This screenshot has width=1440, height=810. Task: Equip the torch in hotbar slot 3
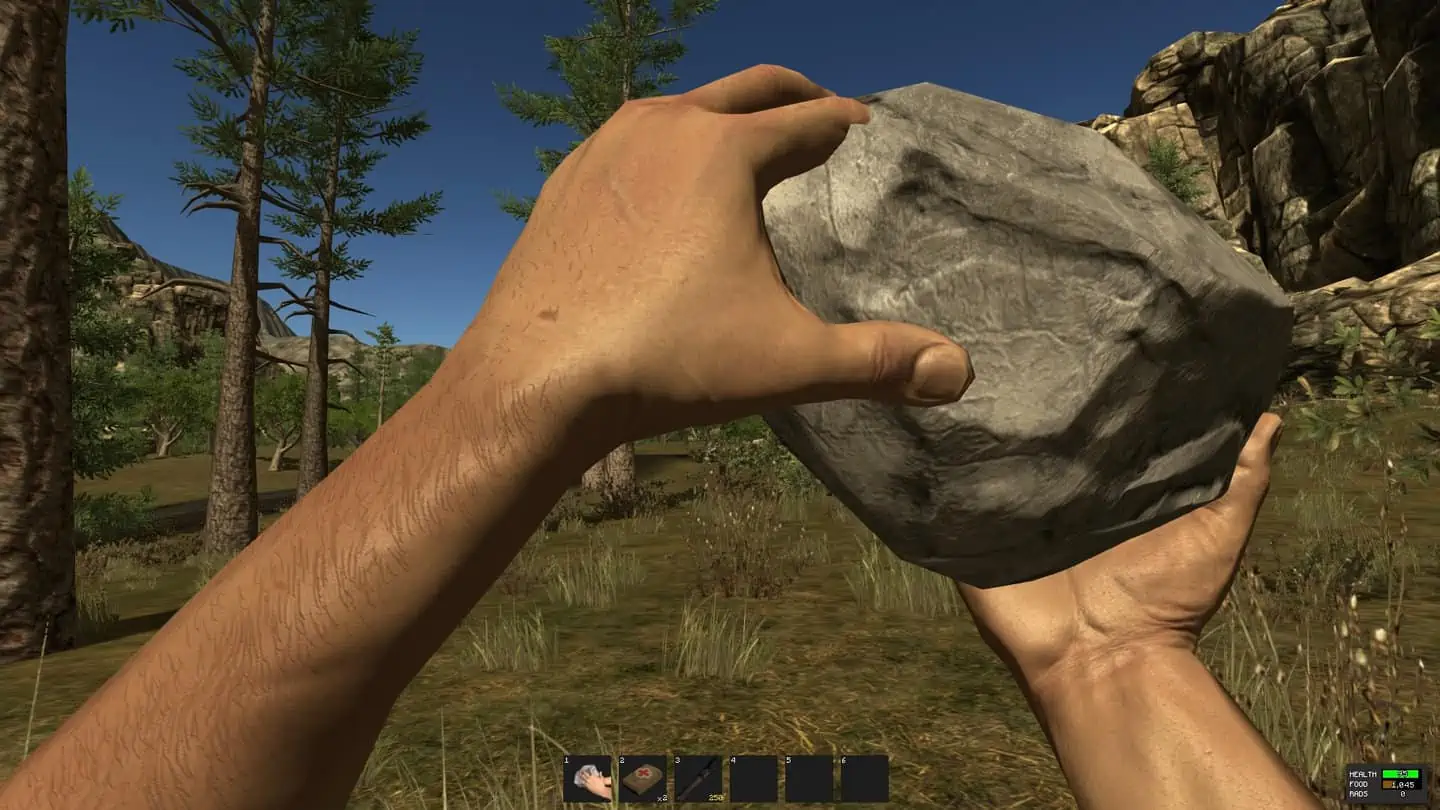(x=697, y=780)
